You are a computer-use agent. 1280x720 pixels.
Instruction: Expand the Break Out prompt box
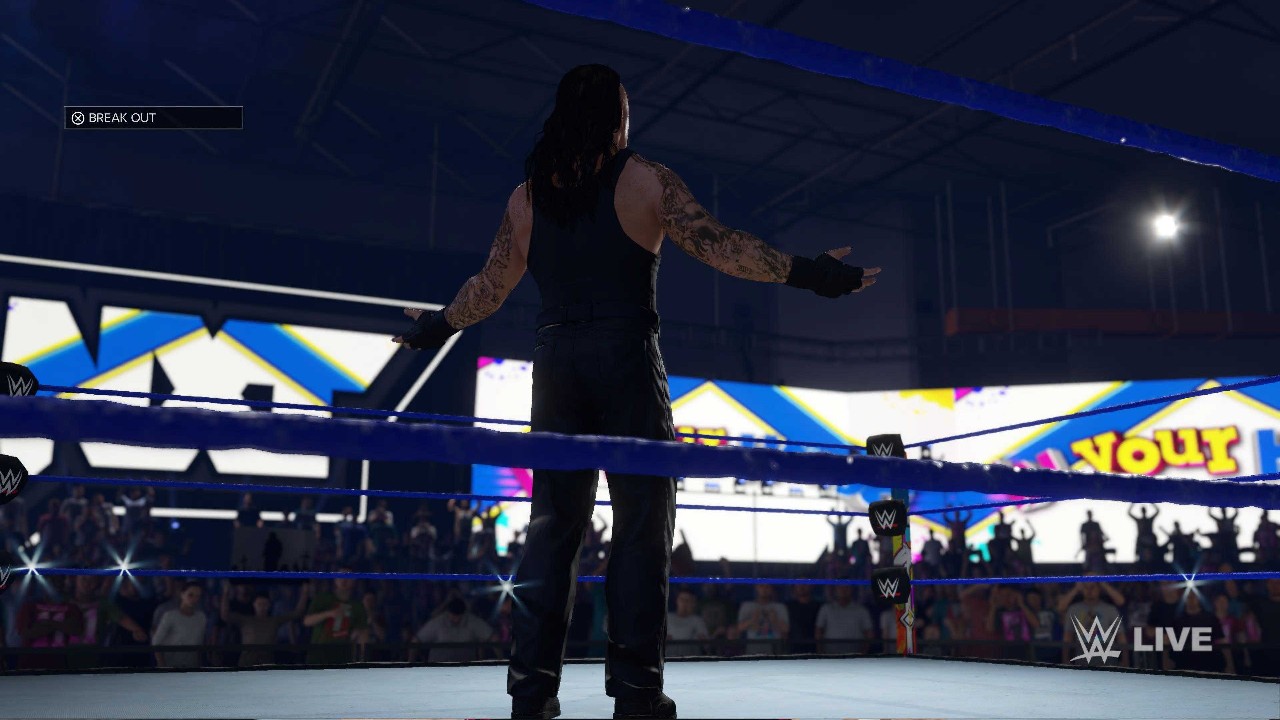152,117
